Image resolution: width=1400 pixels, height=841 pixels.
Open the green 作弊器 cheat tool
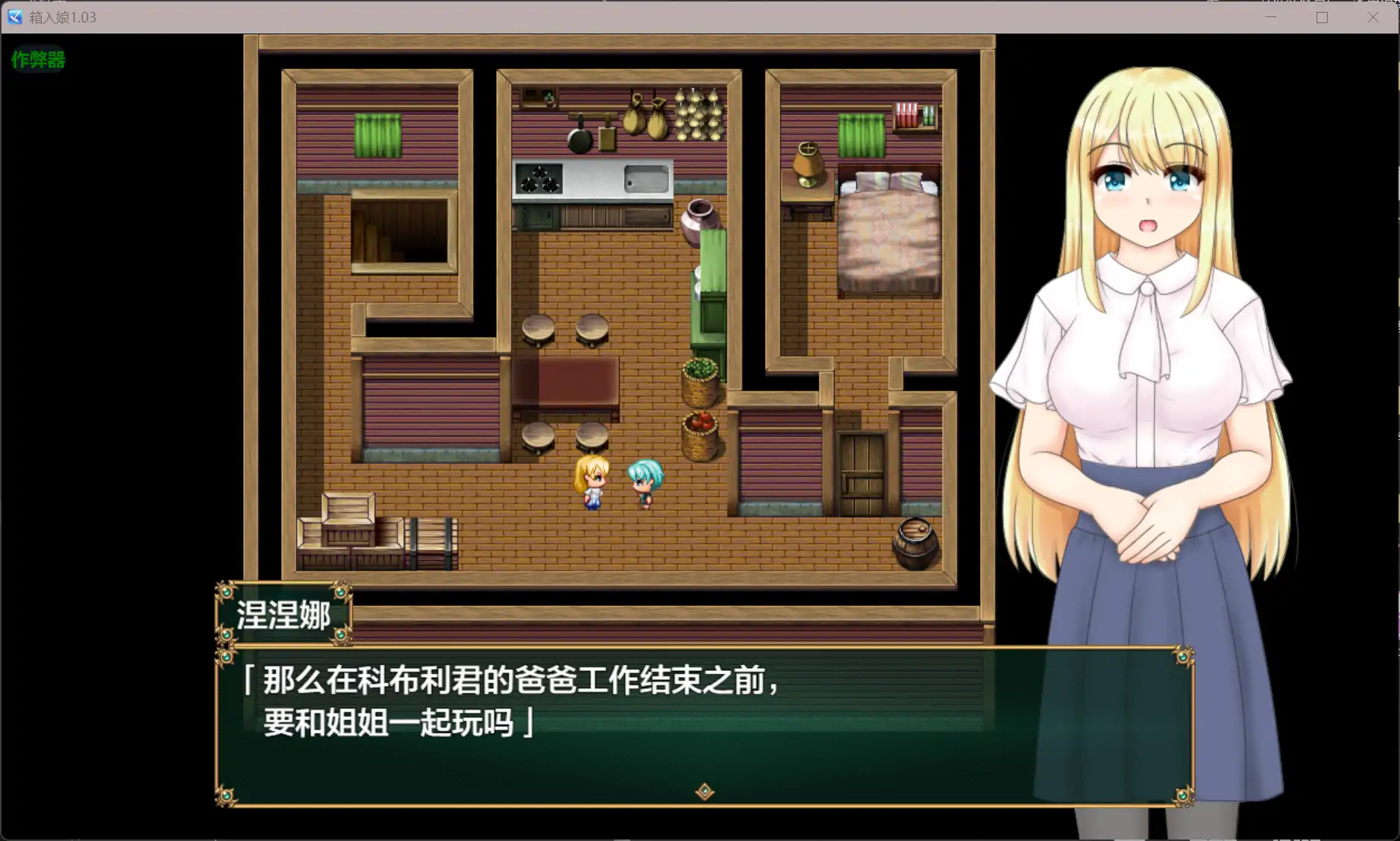coord(38,60)
